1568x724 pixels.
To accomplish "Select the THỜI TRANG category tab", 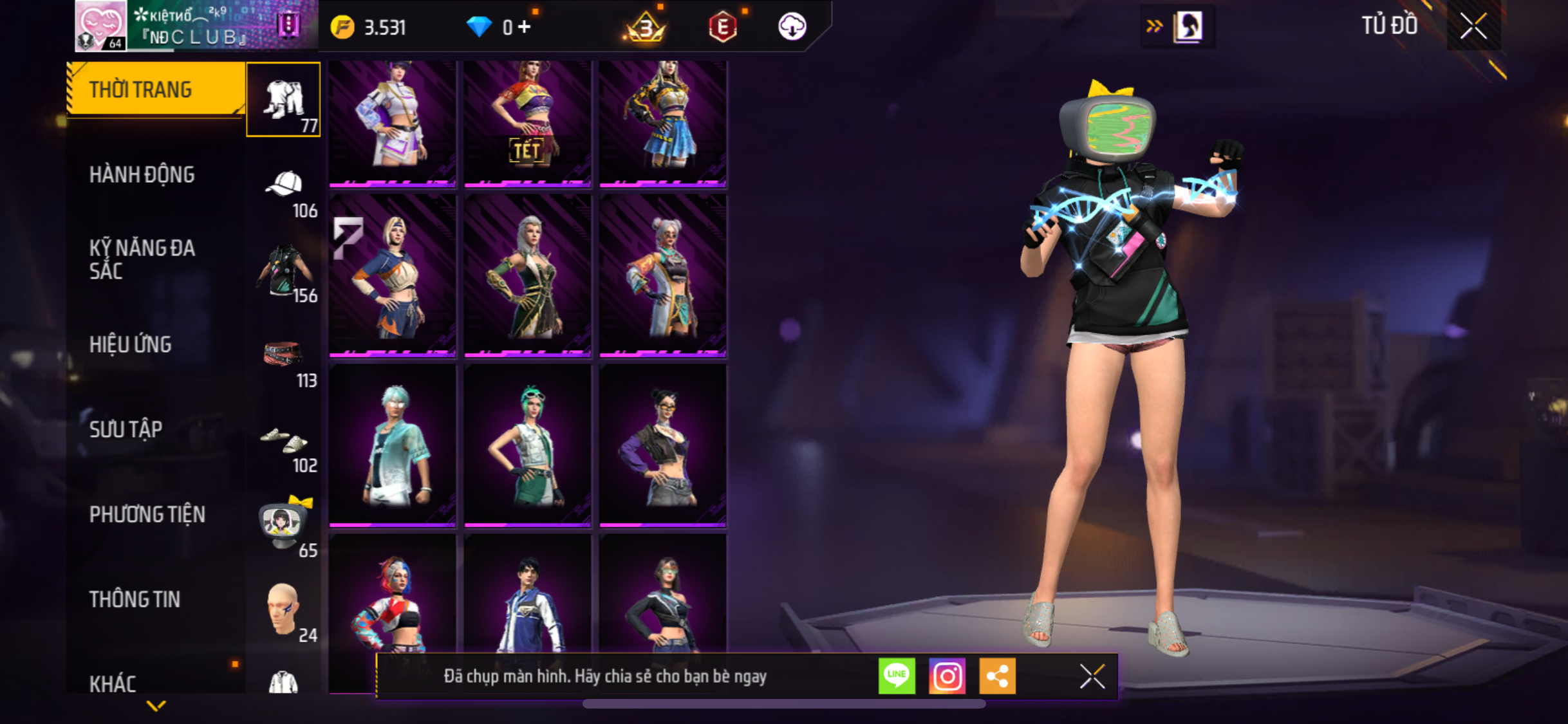I will point(154,89).
